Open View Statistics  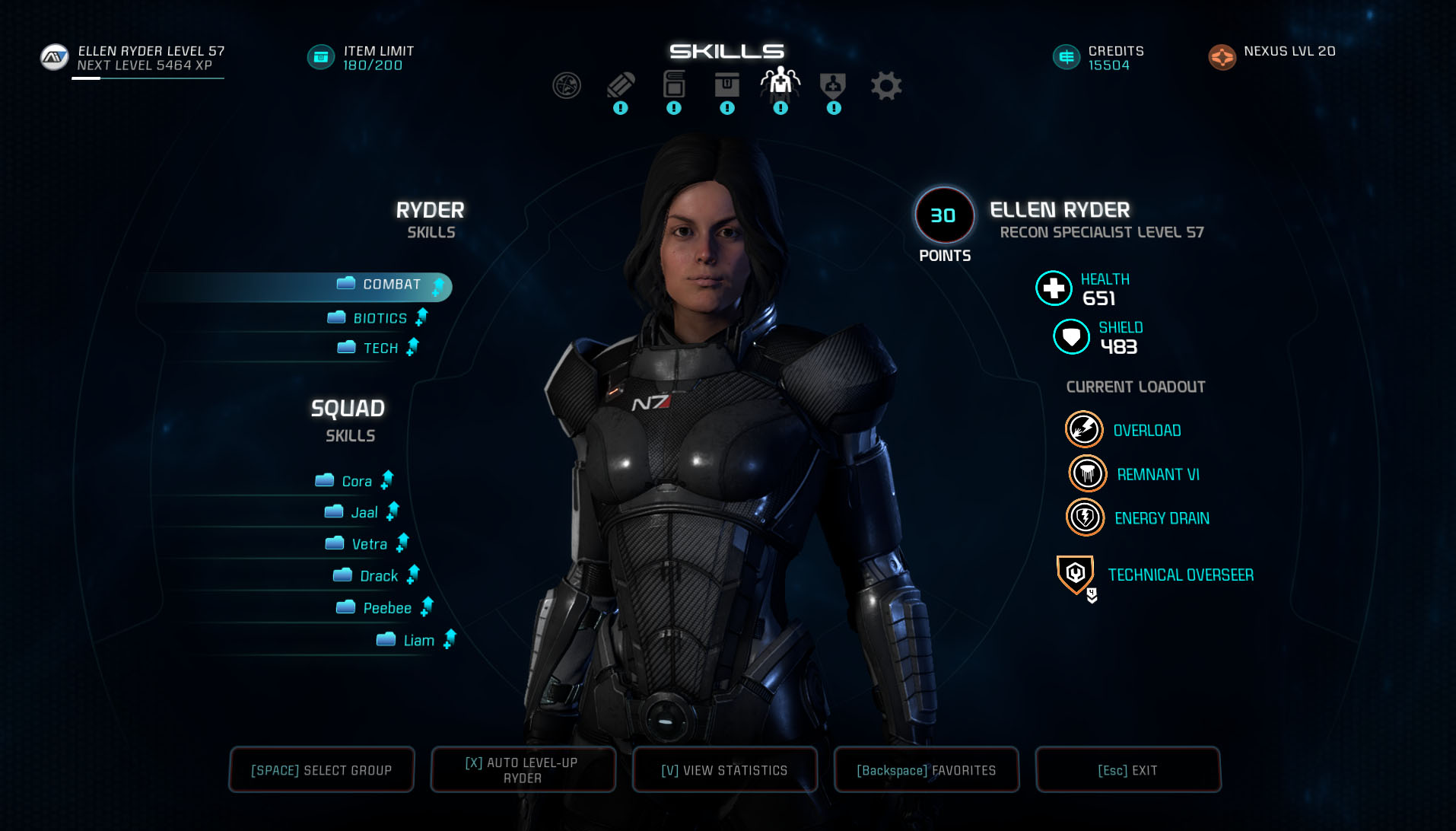point(724,770)
